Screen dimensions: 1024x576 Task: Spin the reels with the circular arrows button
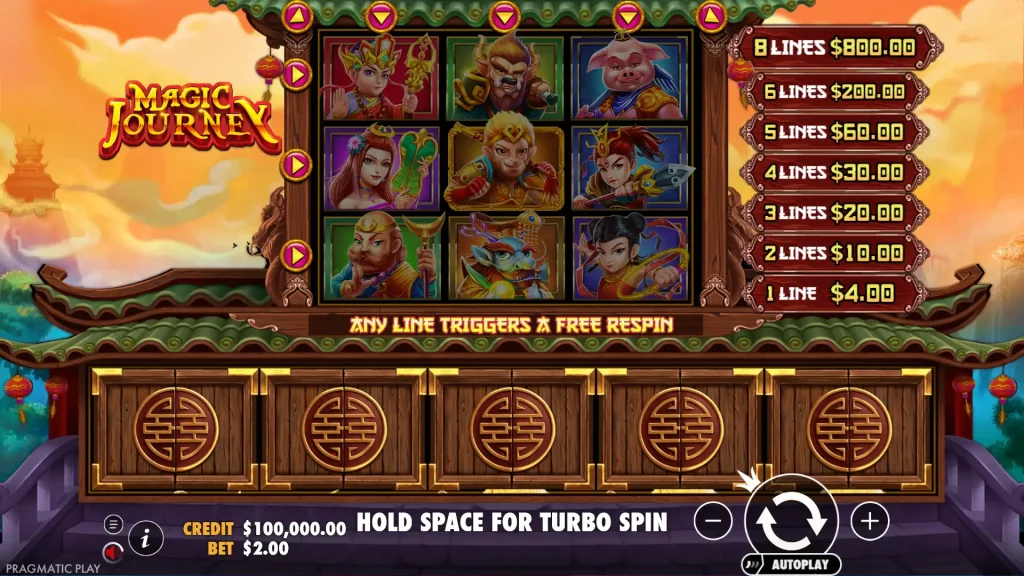(791, 519)
